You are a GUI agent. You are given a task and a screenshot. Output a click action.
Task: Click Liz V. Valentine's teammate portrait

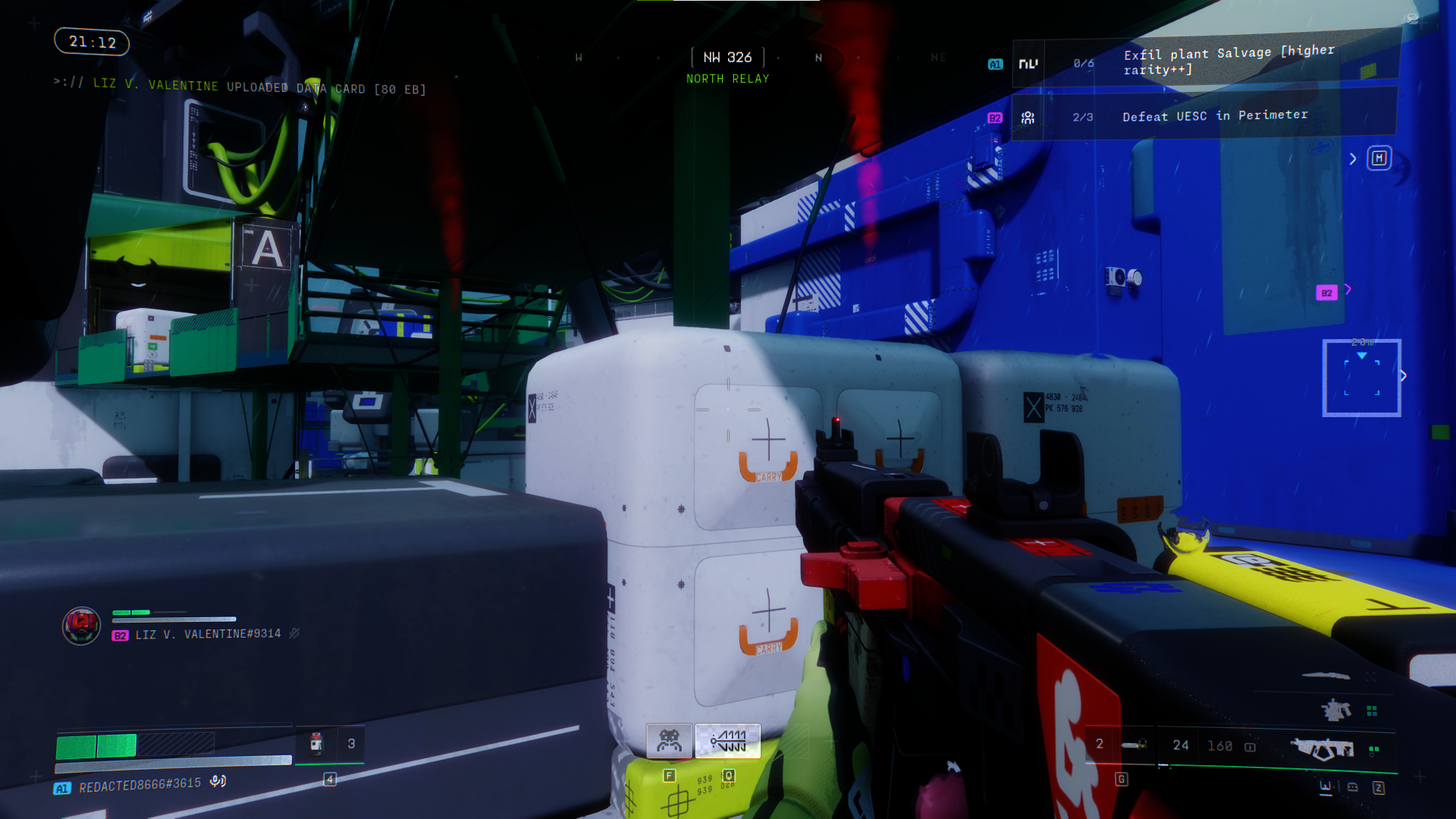click(81, 626)
